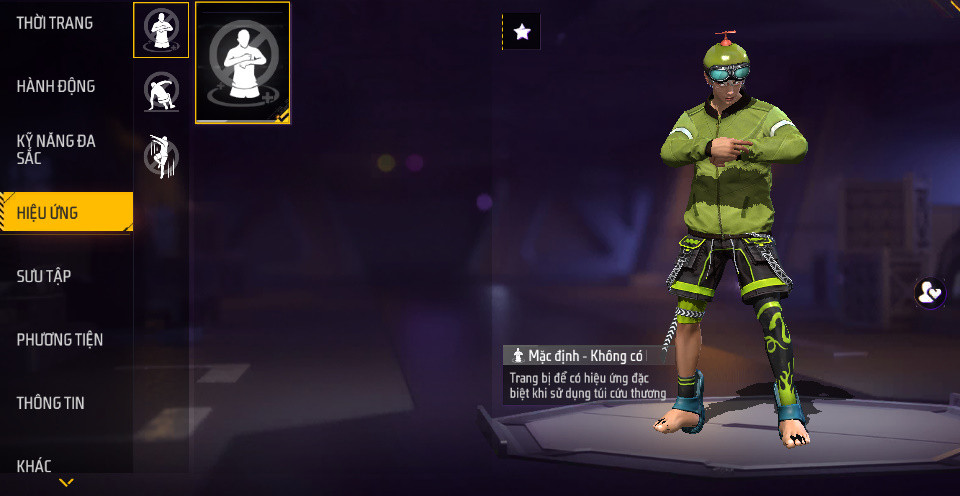Pick the falling figure effect subcategory icon
Image resolution: width=960 pixels, height=496 pixels.
(161, 156)
